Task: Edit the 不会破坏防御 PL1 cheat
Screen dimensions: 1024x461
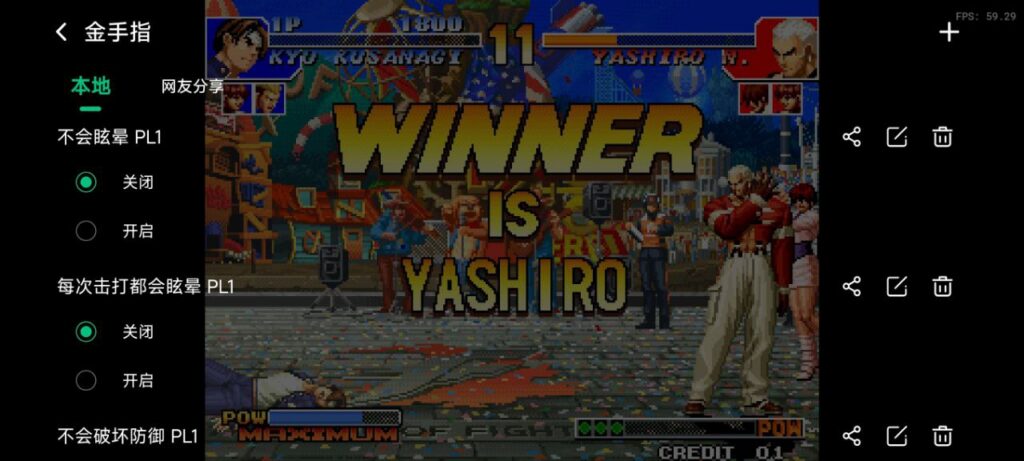Action: [897, 436]
